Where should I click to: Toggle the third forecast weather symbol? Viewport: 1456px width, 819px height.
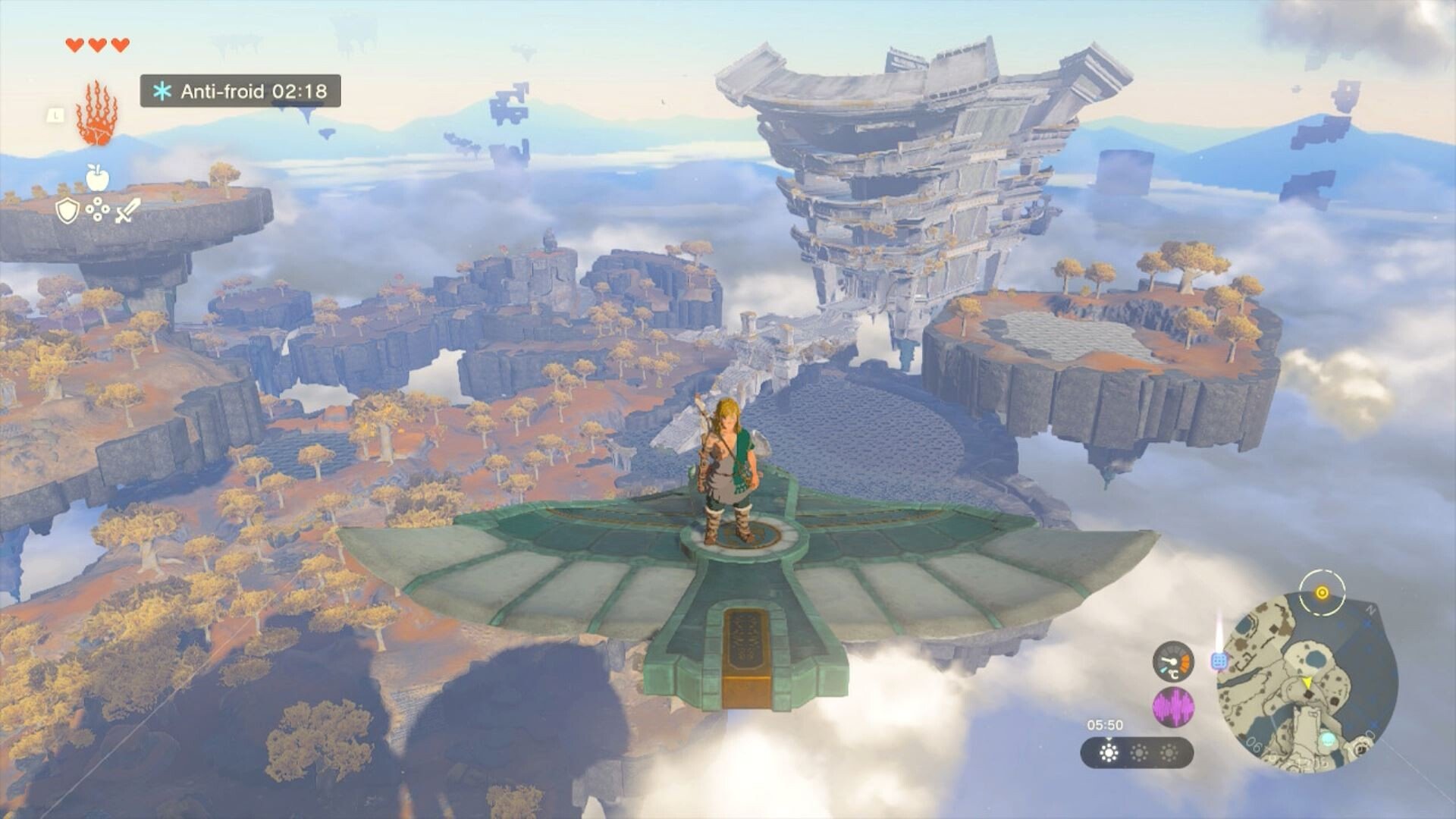coord(1169,753)
